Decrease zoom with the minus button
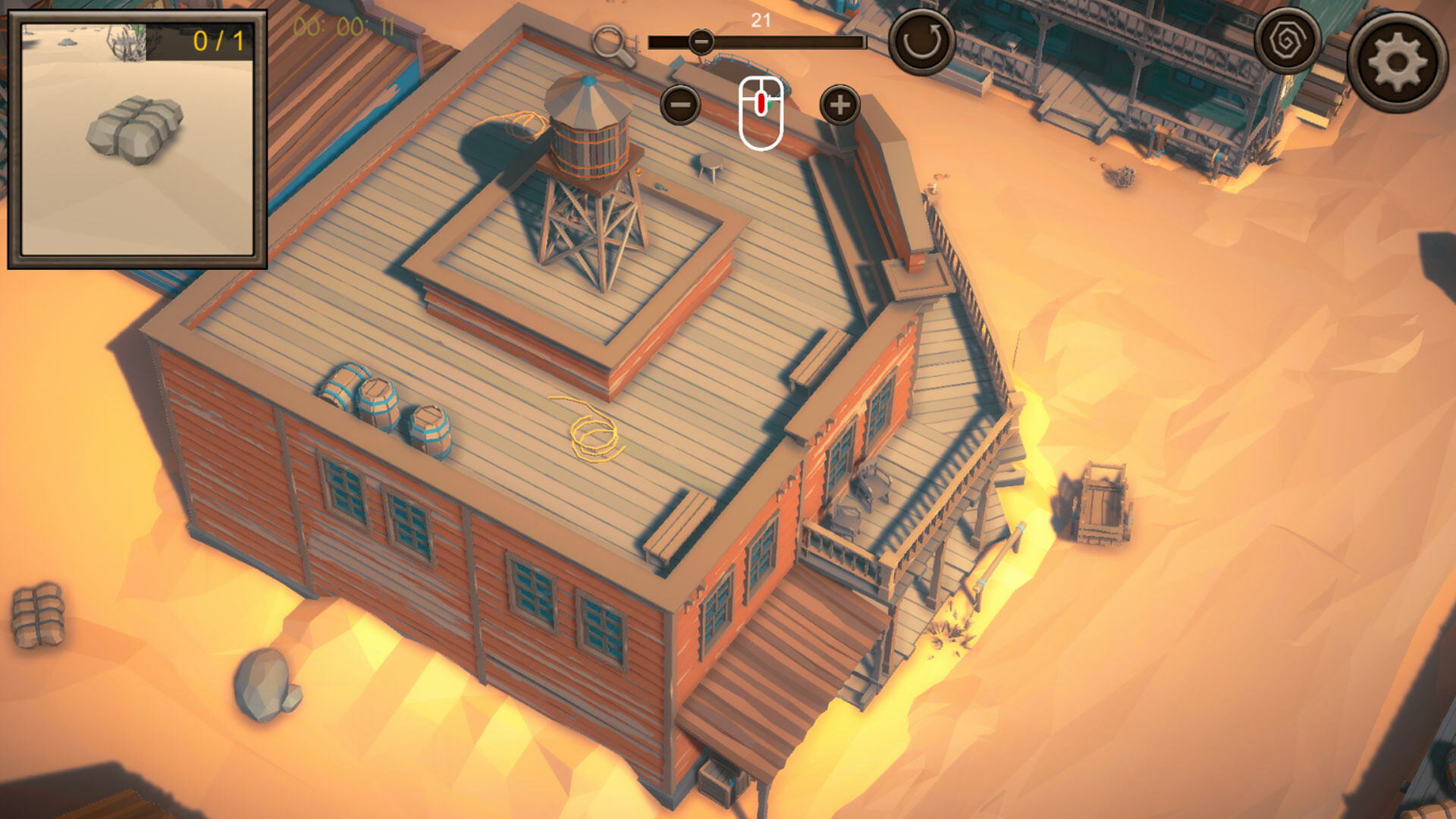 pos(680,105)
